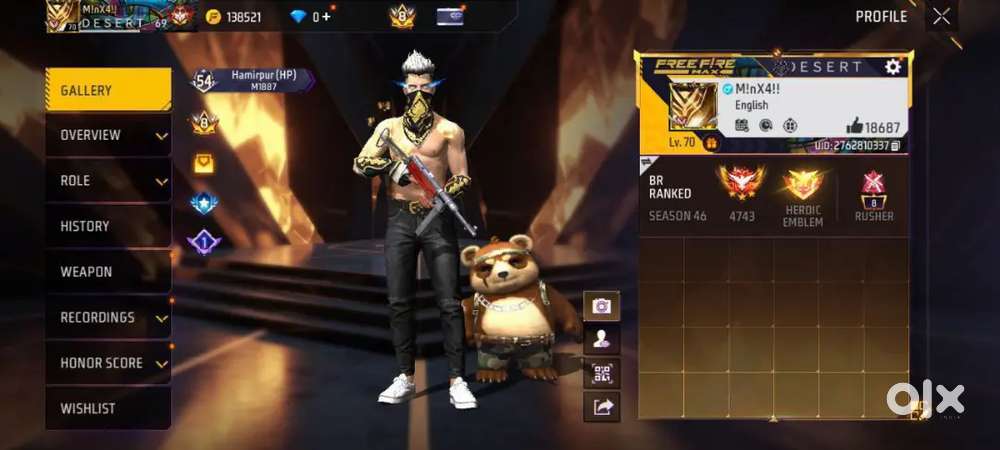Open profile settings gear icon
Screen dimensions: 1000x450
(893, 67)
